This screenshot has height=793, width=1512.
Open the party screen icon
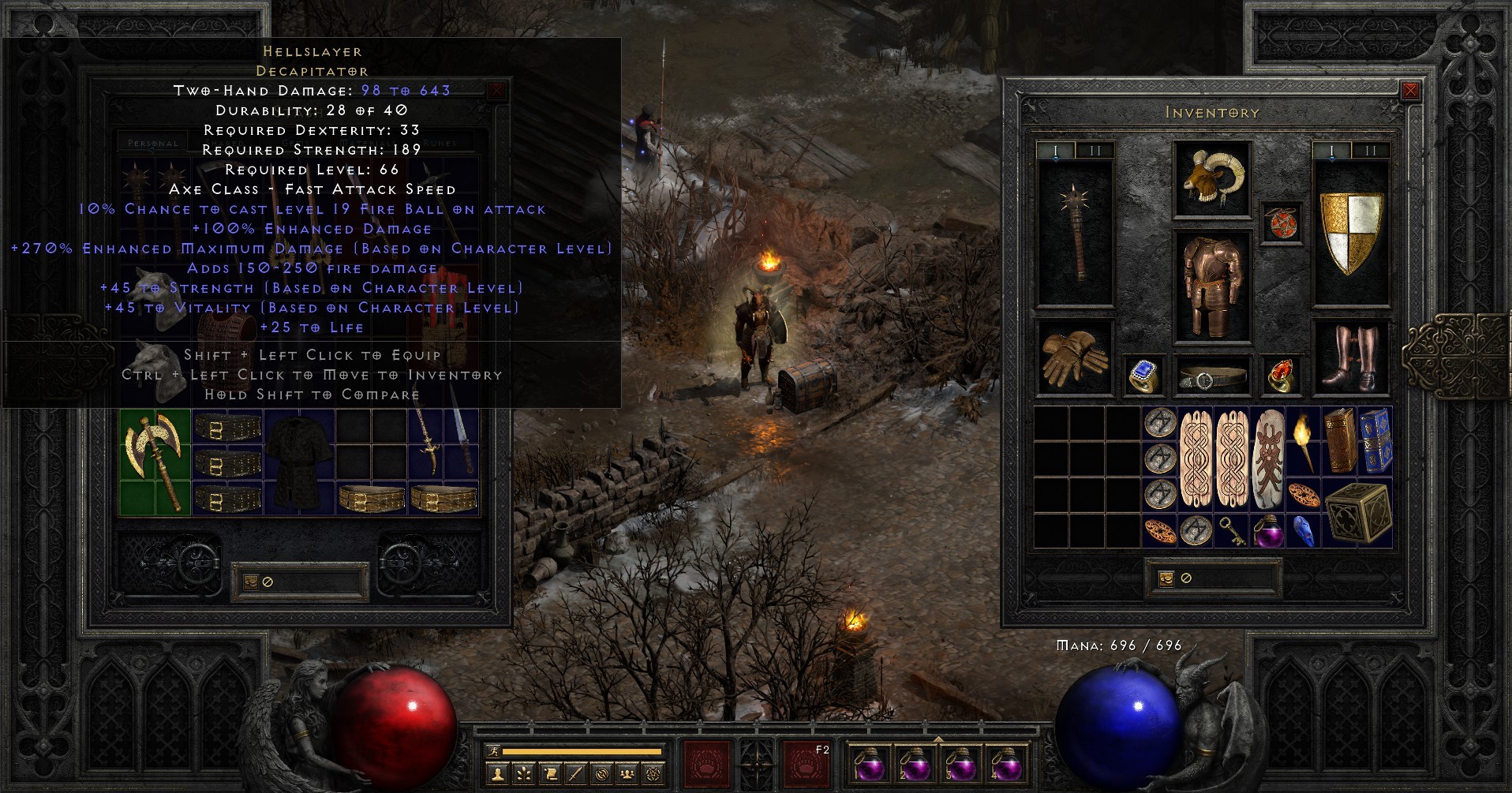click(x=627, y=776)
